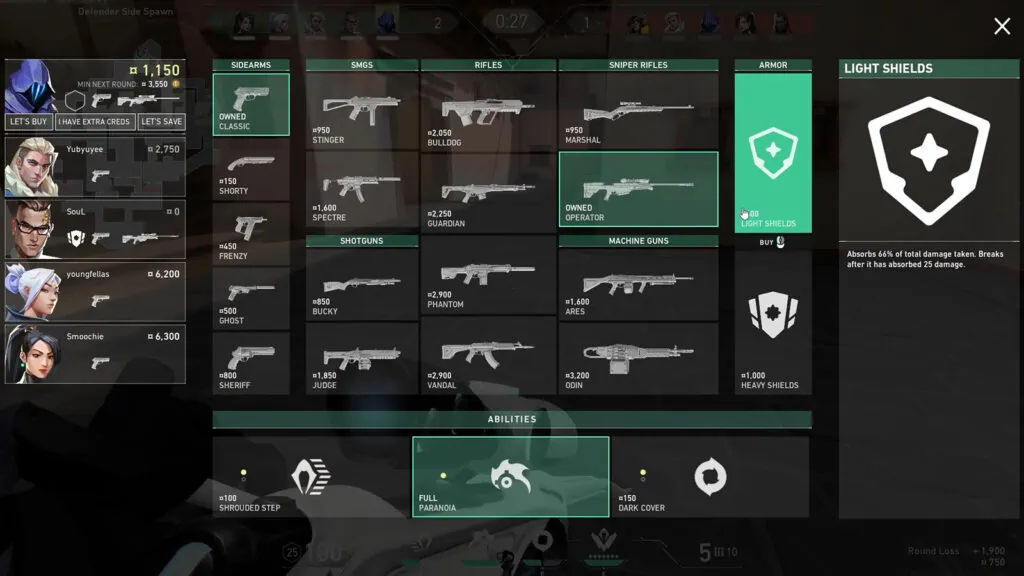Signal I HAVE EXTRA CREDS to teammates
The width and height of the screenshot is (1024, 576).
point(94,122)
